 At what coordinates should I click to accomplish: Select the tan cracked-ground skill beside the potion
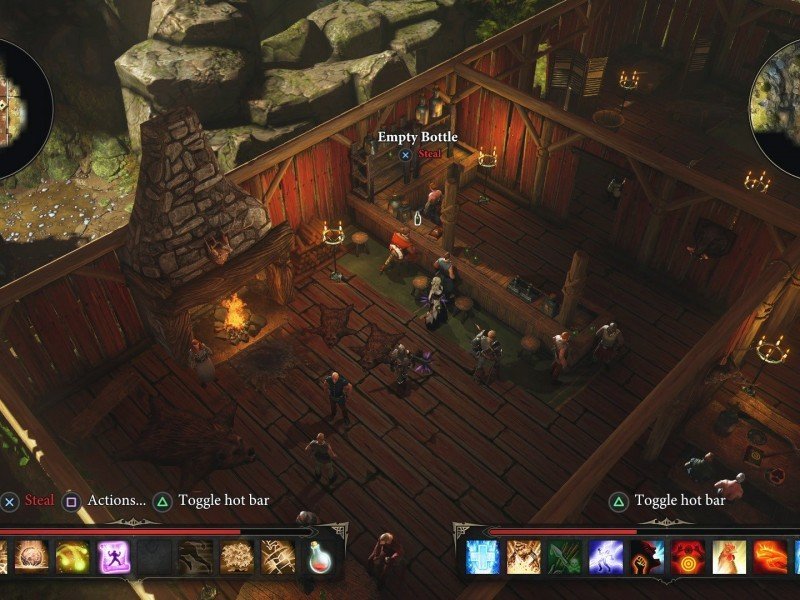pos(278,557)
